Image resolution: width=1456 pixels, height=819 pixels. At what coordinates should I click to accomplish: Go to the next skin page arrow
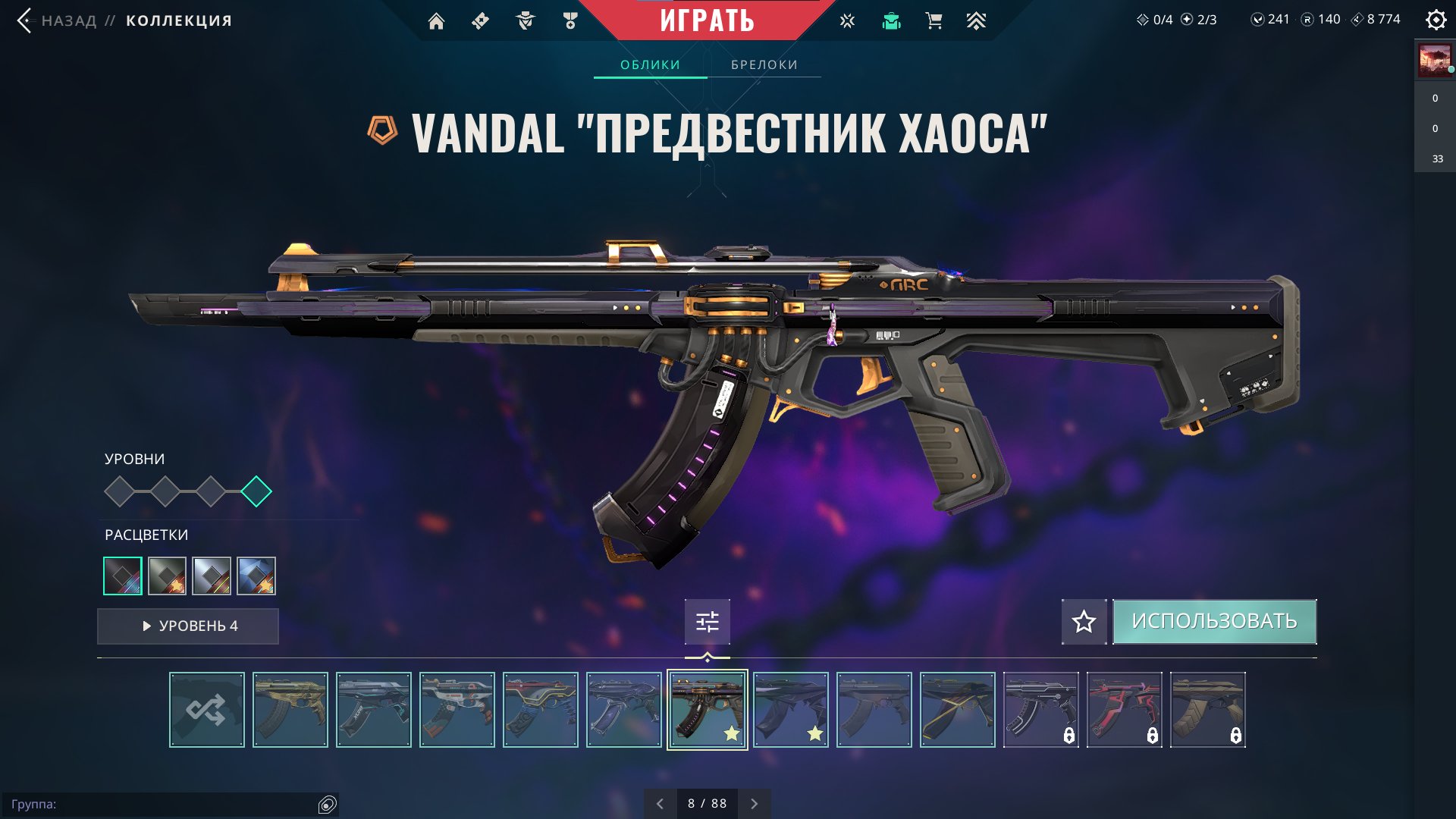tap(754, 804)
